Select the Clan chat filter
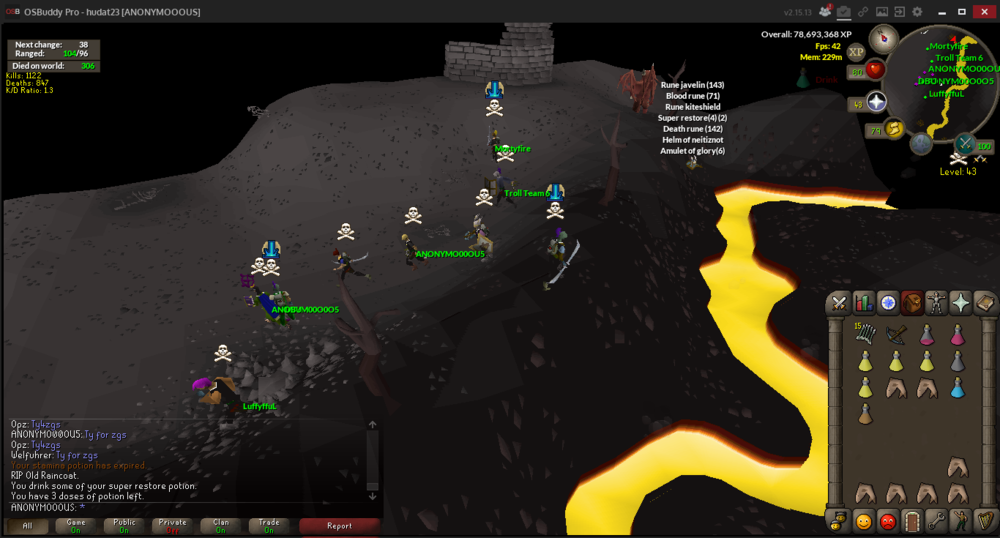 coord(221,525)
